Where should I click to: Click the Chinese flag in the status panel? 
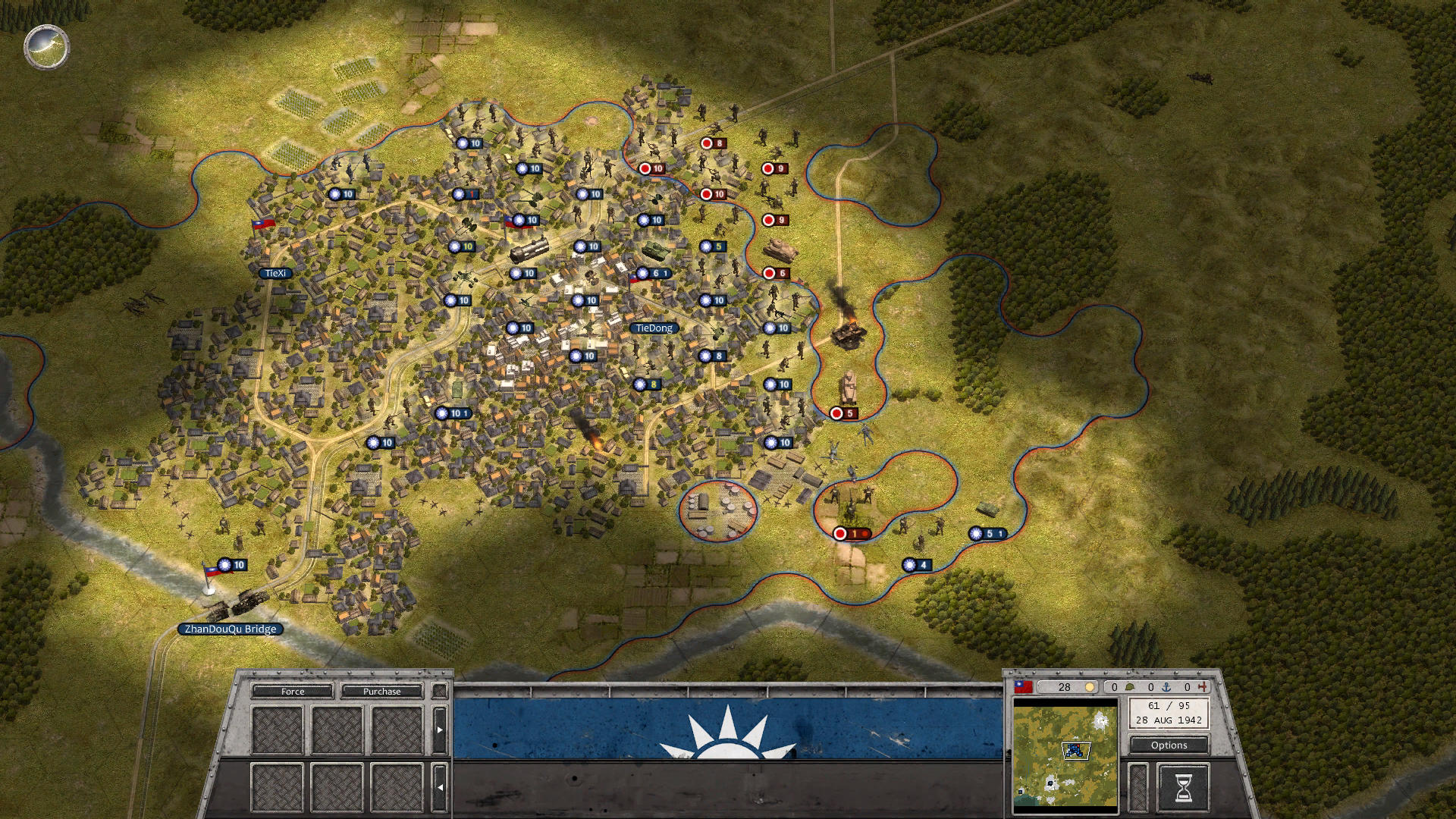[x=1024, y=686]
